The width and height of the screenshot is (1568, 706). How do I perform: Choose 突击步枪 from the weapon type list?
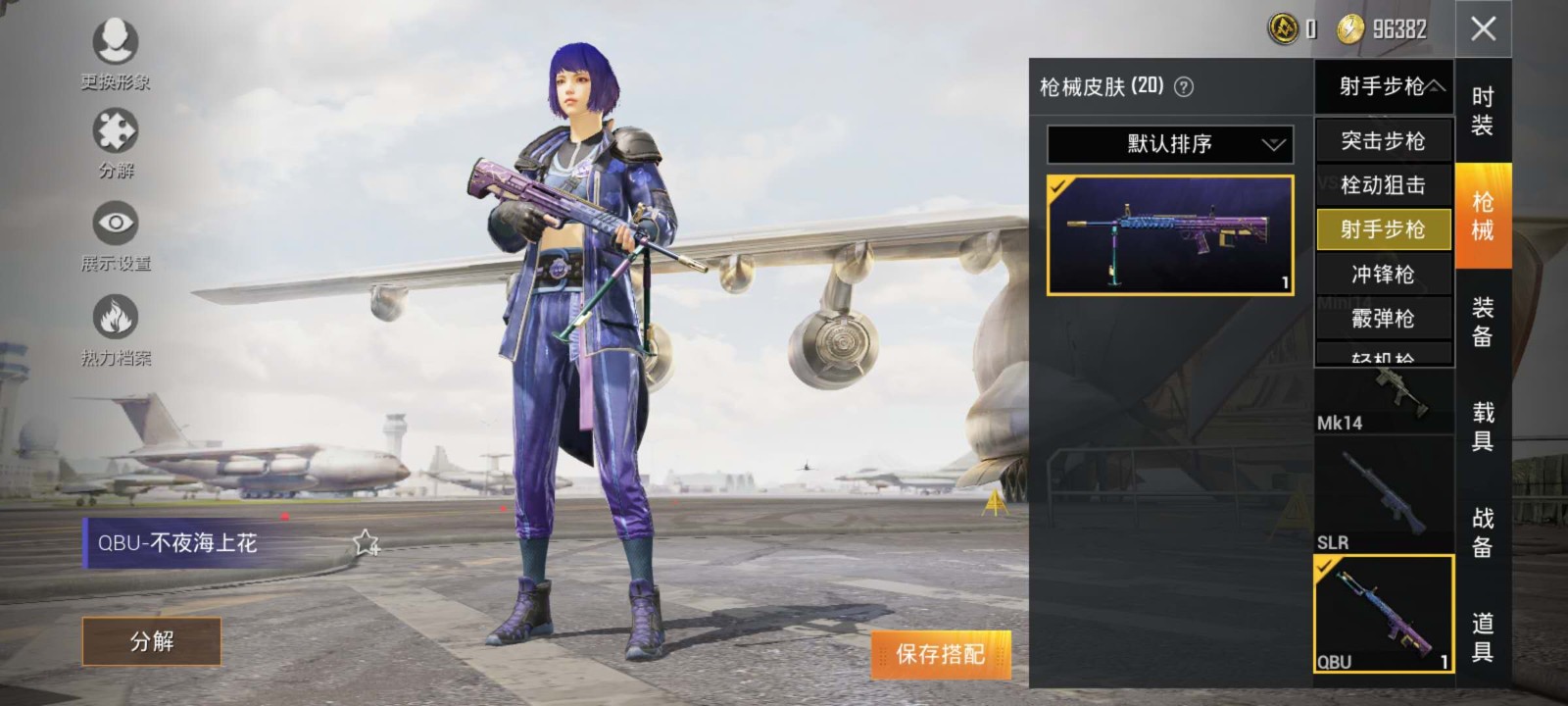[1383, 141]
